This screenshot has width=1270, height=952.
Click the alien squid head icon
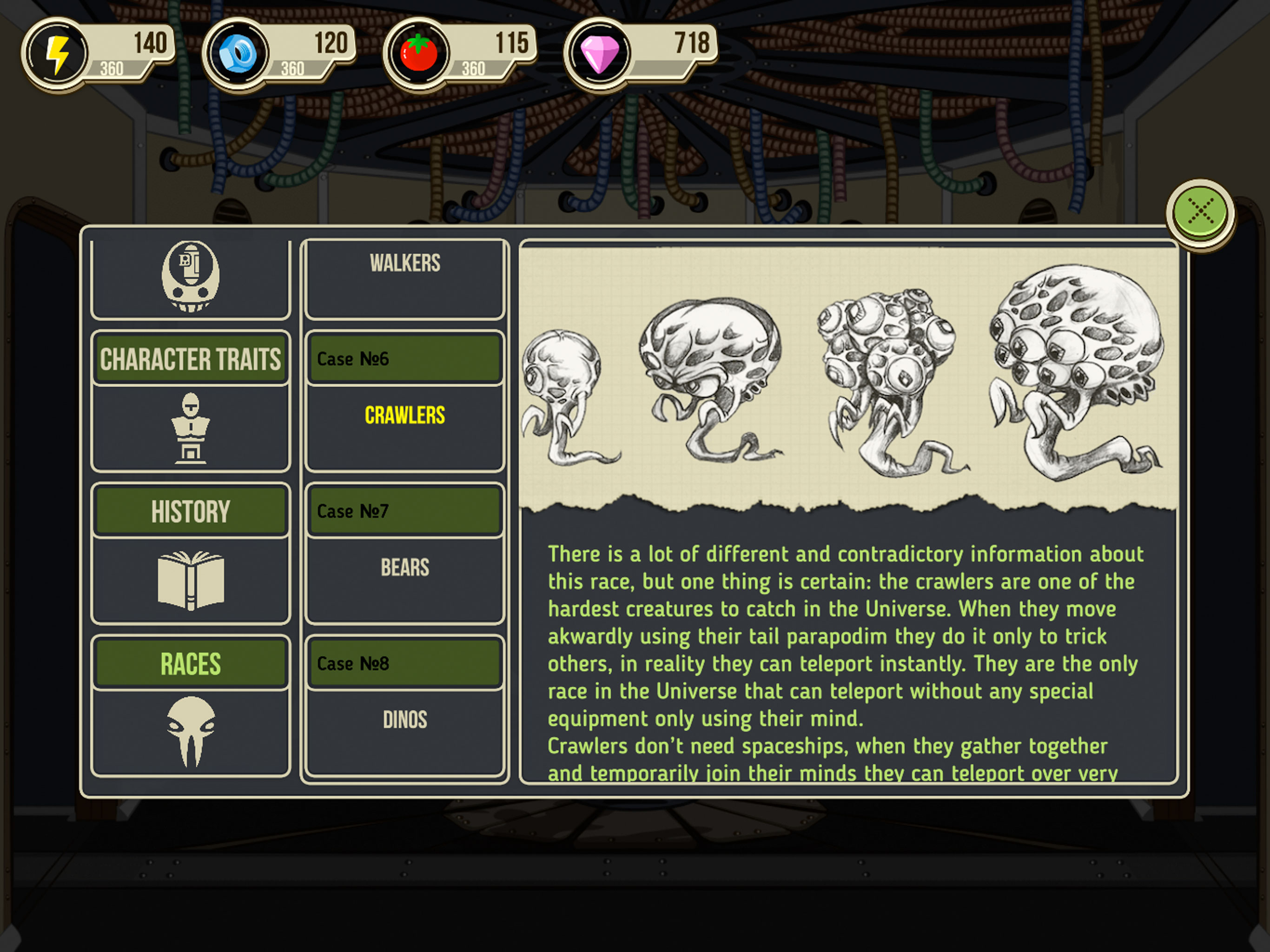click(190, 732)
